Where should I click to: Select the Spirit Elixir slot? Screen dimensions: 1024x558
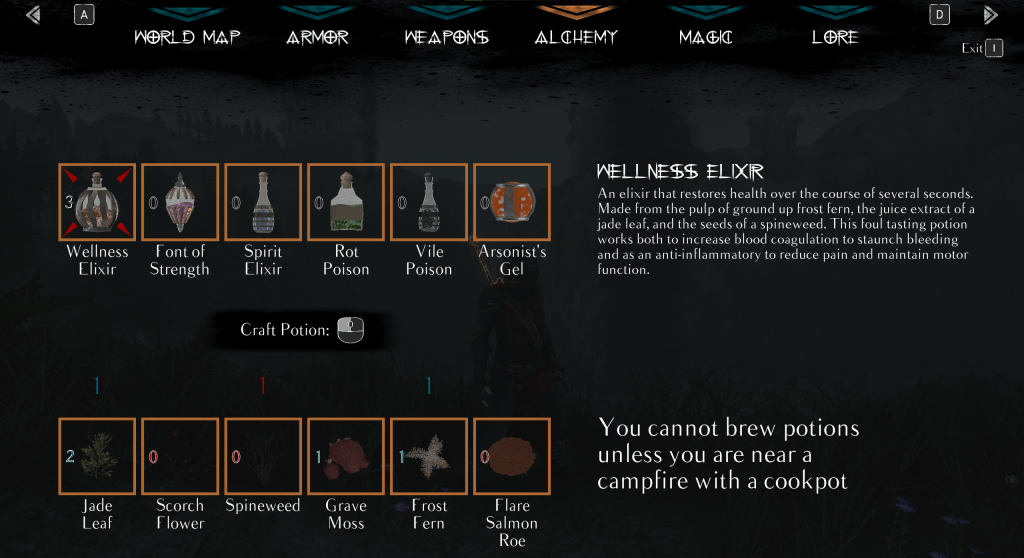[263, 202]
